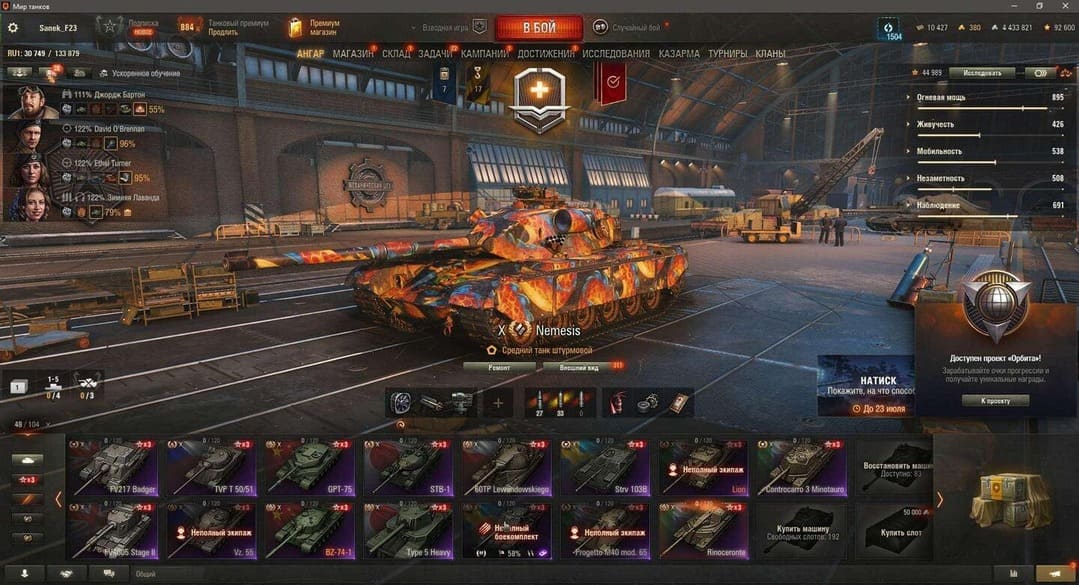Click the Купить слот tile
1079x585 pixels.
coord(897,530)
